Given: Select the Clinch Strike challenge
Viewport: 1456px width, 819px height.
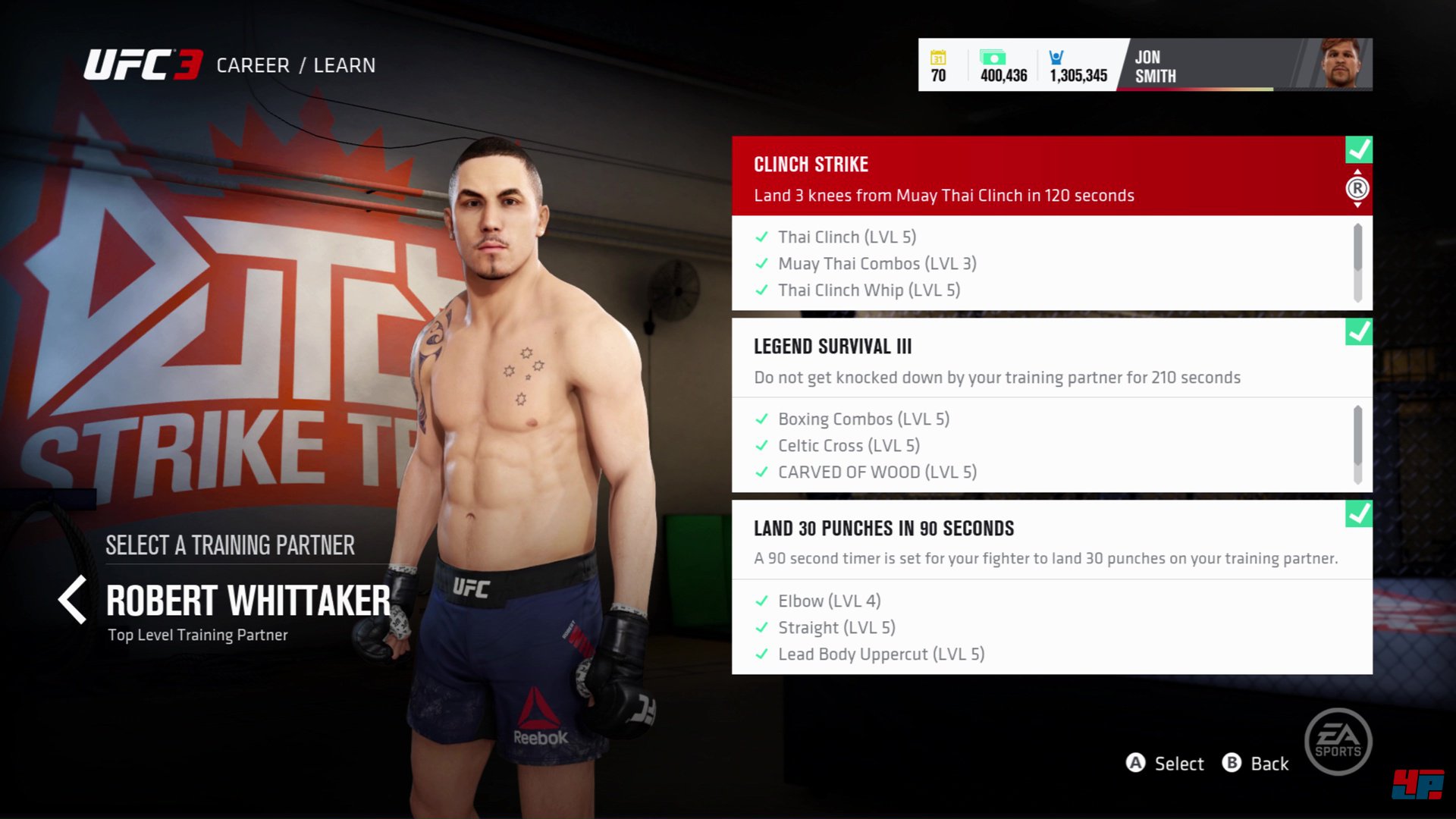Looking at the screenshot, I should click(x=1039, y=177).
